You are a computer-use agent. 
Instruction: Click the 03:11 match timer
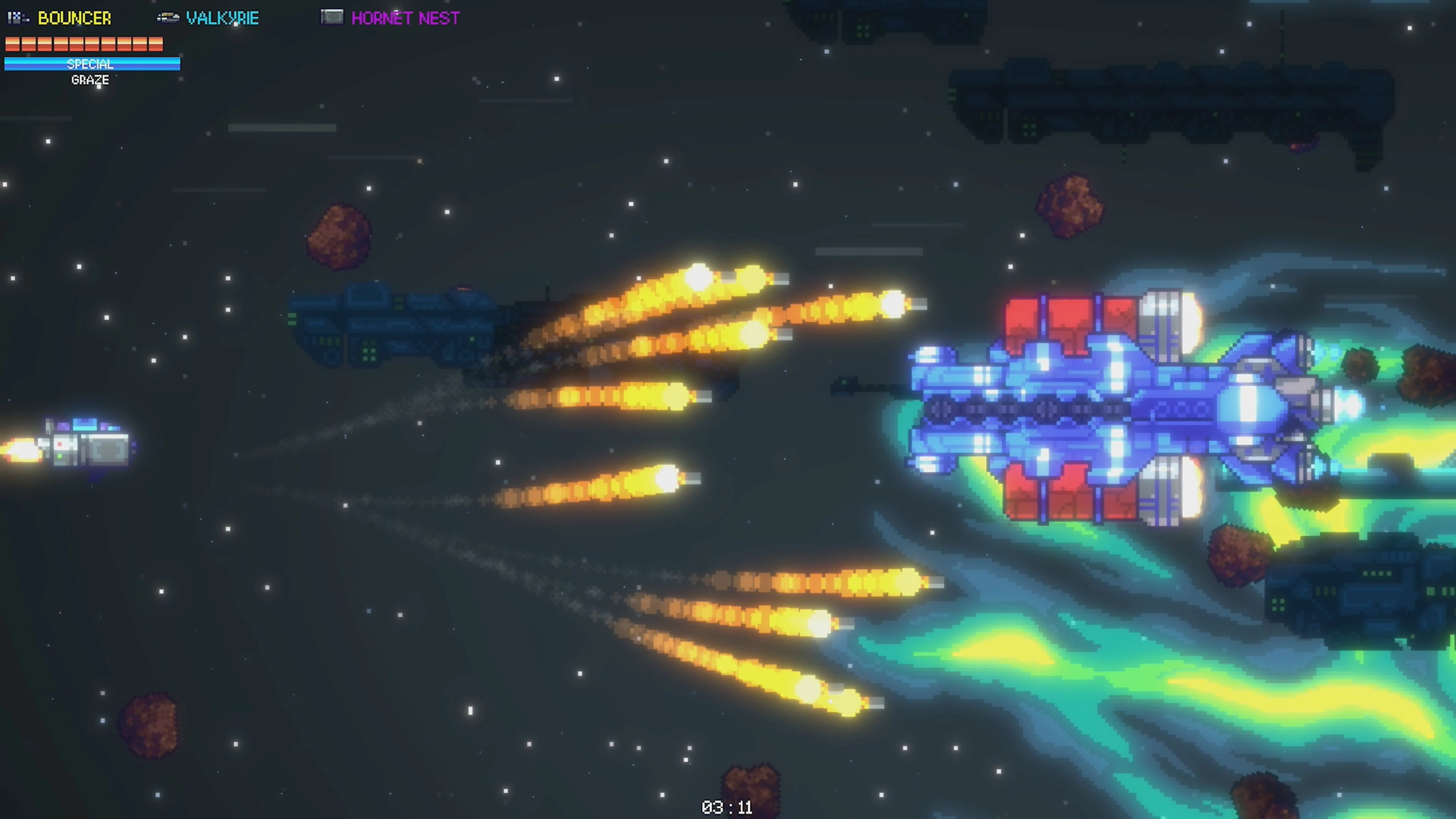click(x=728, y=807)
